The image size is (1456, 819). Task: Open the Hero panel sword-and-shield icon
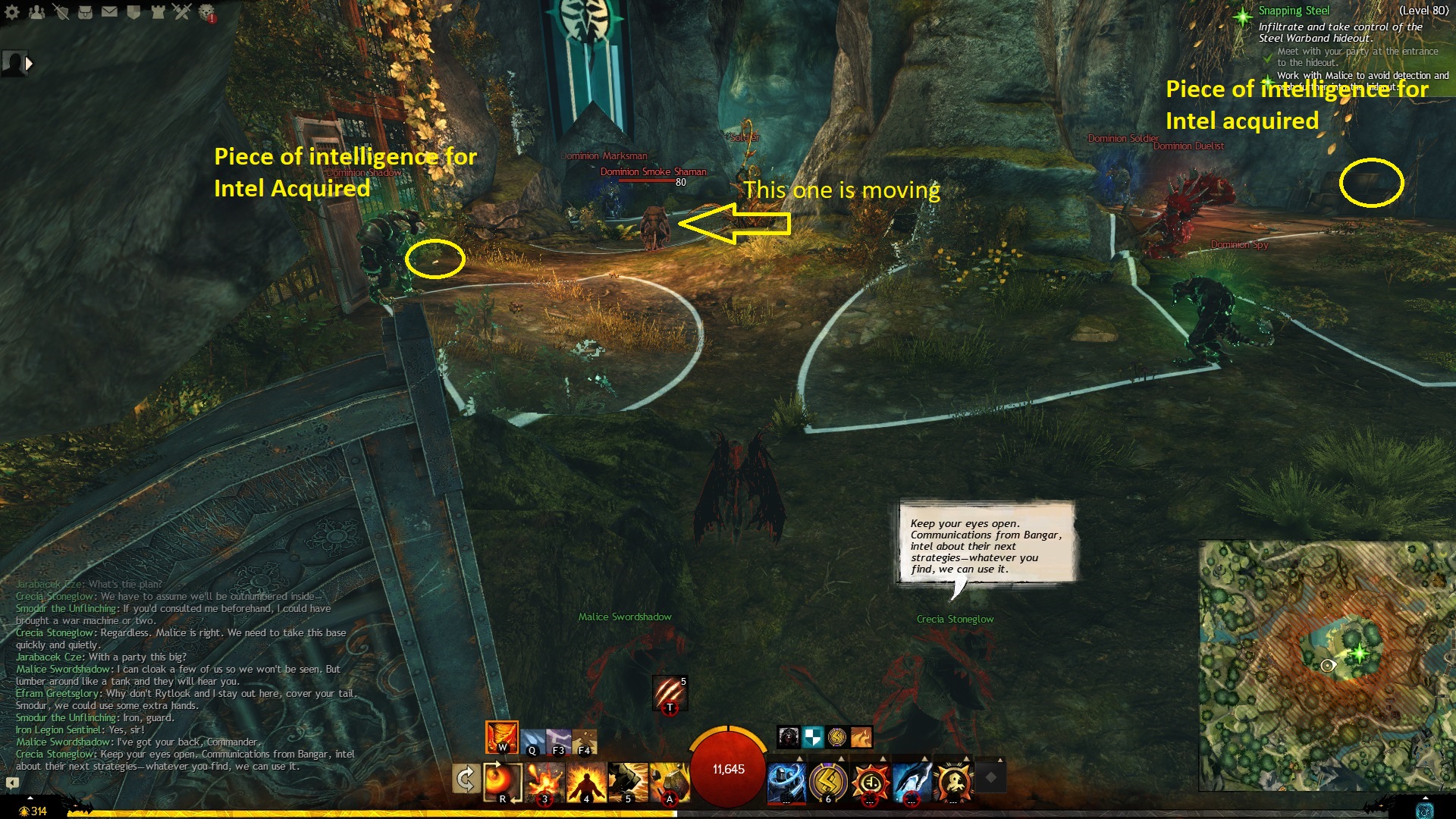[61, 12]
